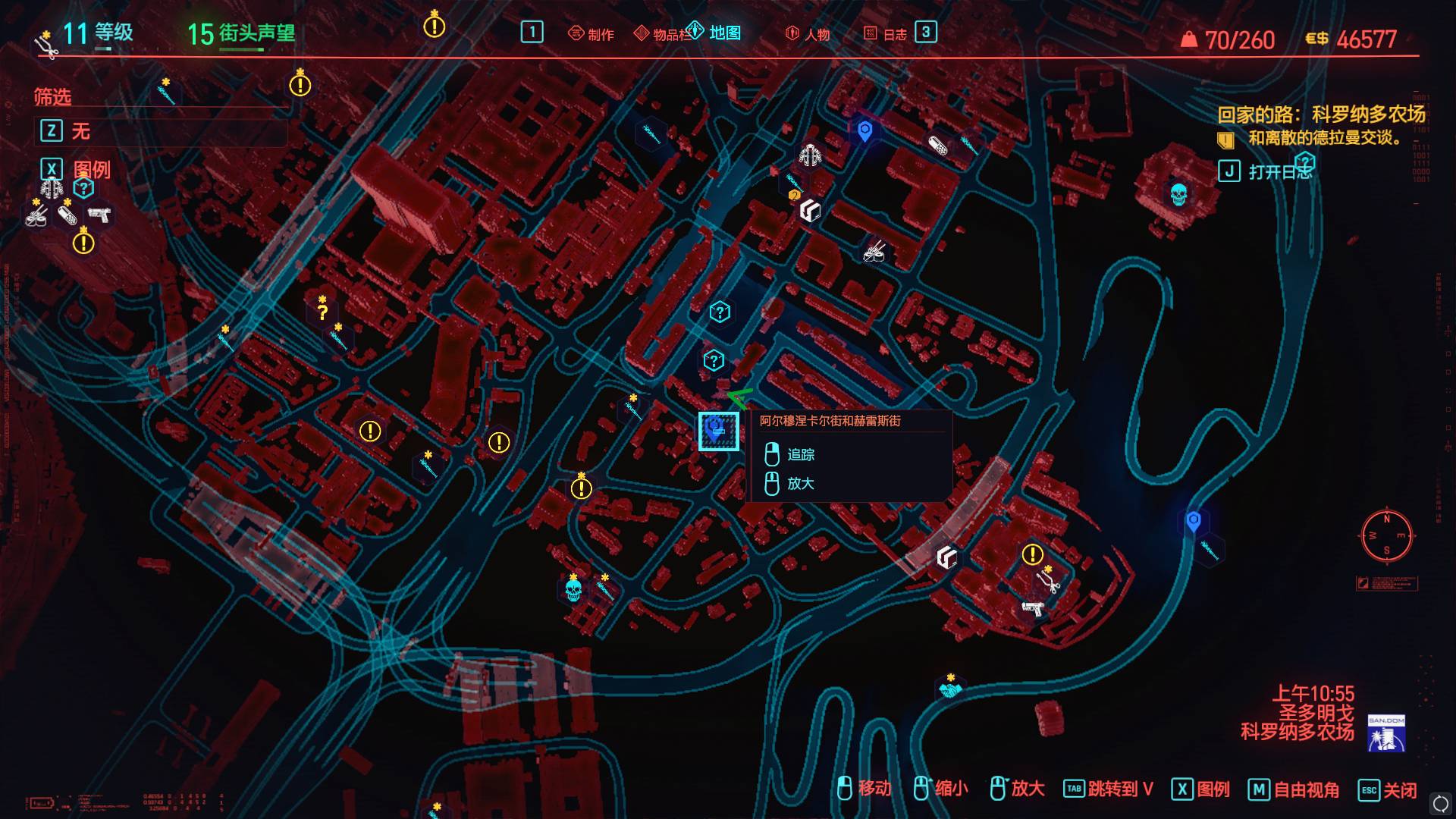Switch to the 物品栏 inventory tab
Screen dimensions: 1456x819
pyautogui.click(x=661, y=34)
